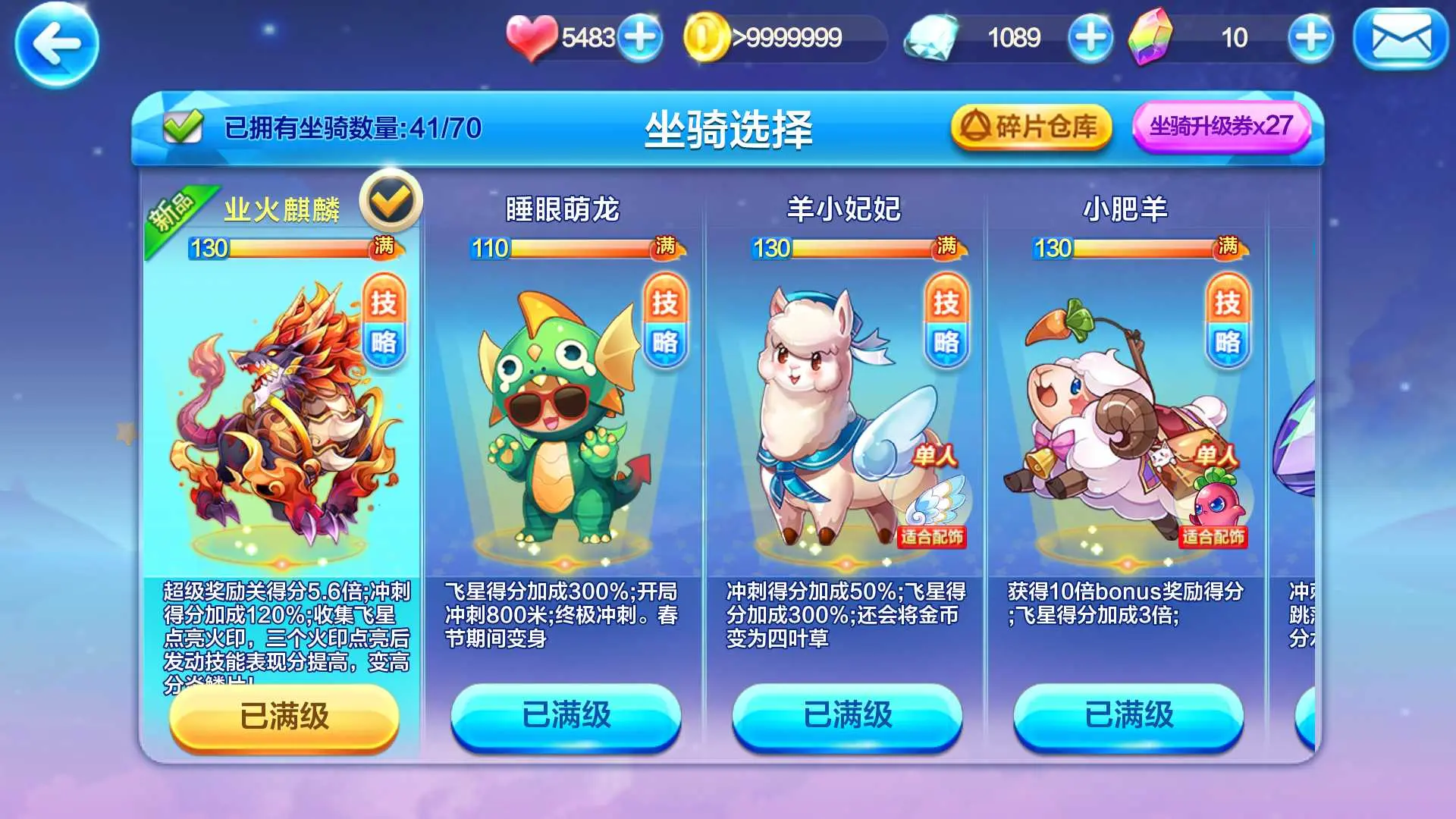Viewport: 1456px width, 819px height.
Task: View 睡眼萌龙 技略 skill info
Action: point(665,322)
